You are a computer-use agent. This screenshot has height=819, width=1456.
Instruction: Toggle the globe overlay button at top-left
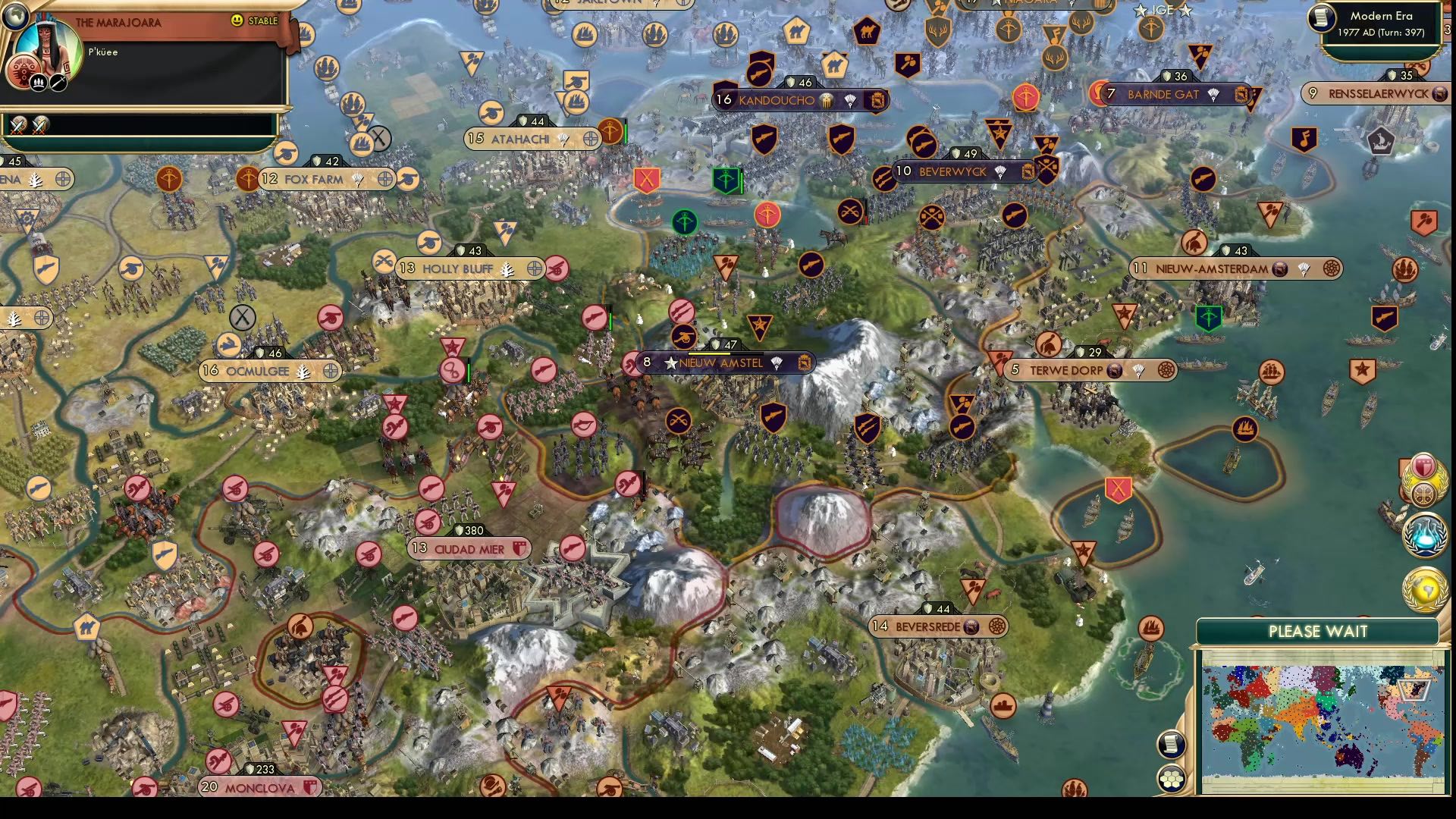coord(14,14)
